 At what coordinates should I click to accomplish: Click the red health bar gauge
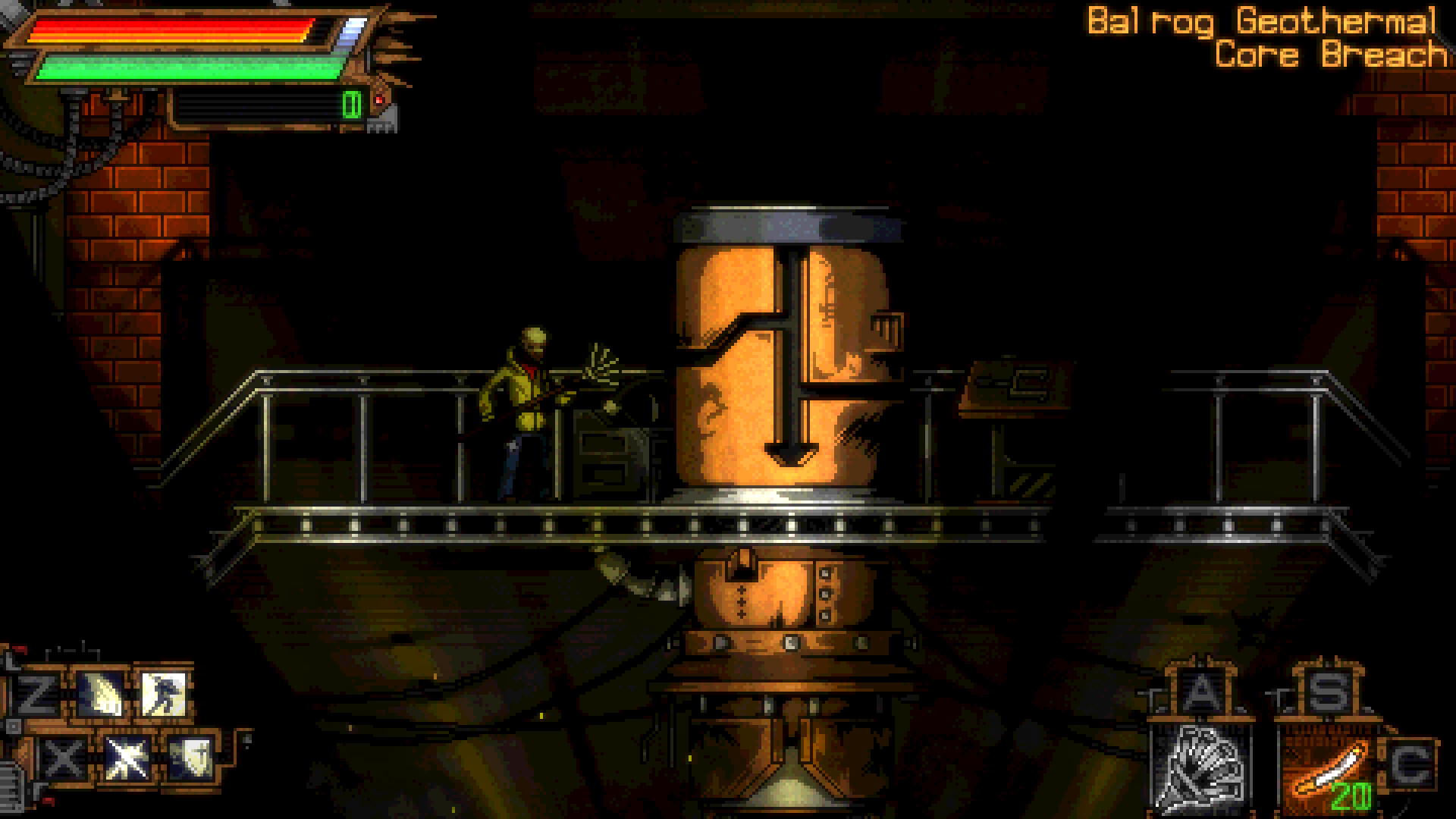coord(171,30)
